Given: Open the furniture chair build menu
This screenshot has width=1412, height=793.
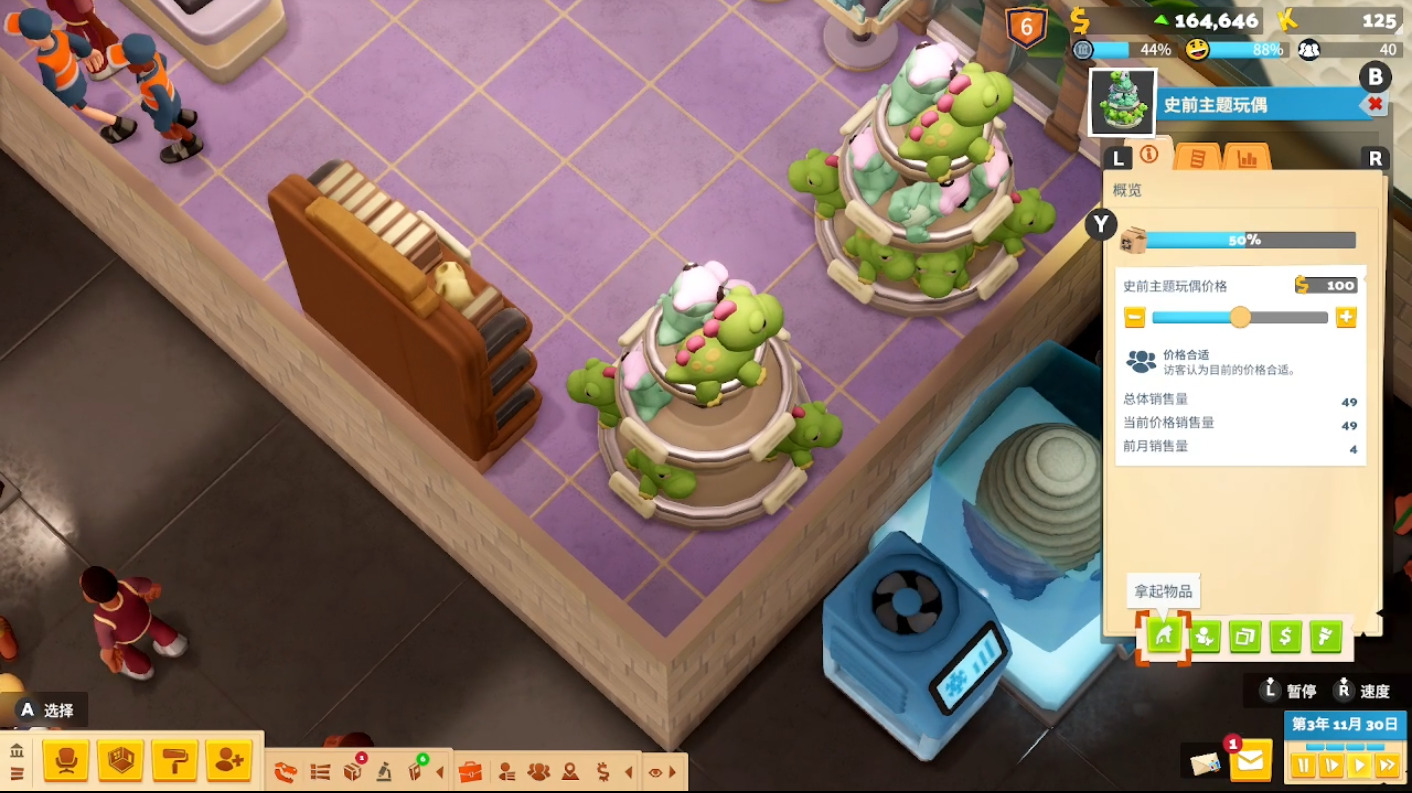Looking at the screenshot, I should tap(66, 762).
